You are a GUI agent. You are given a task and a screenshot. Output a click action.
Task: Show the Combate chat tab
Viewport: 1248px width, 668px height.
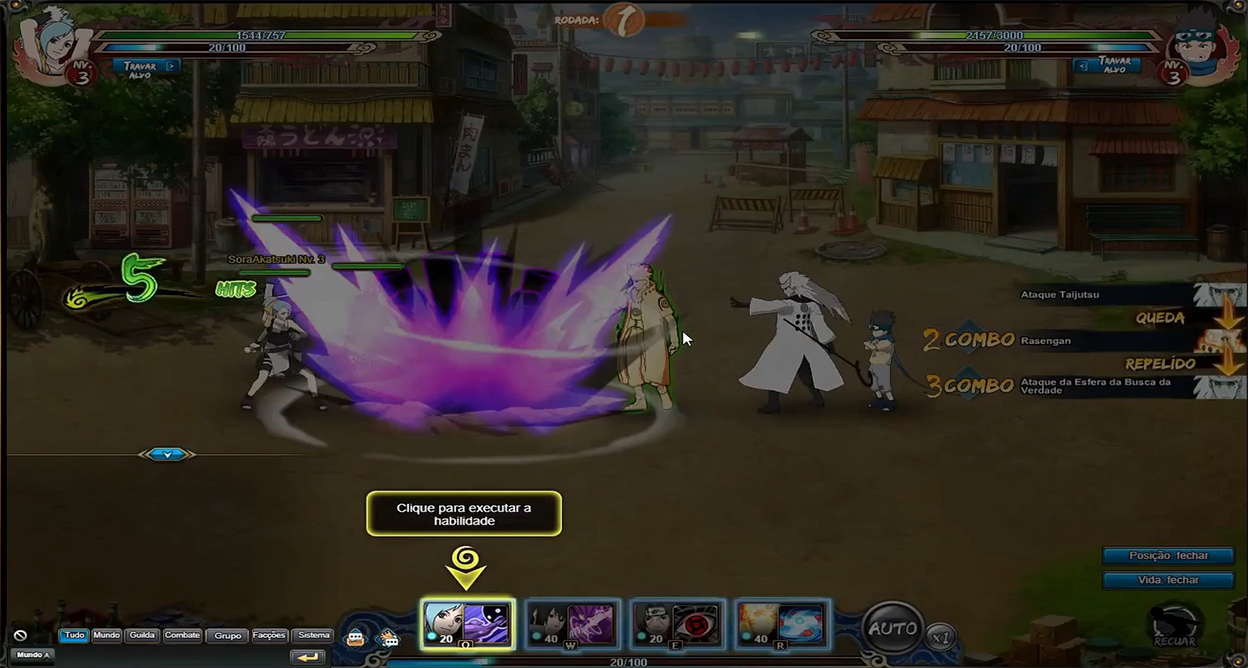point(182,635)
